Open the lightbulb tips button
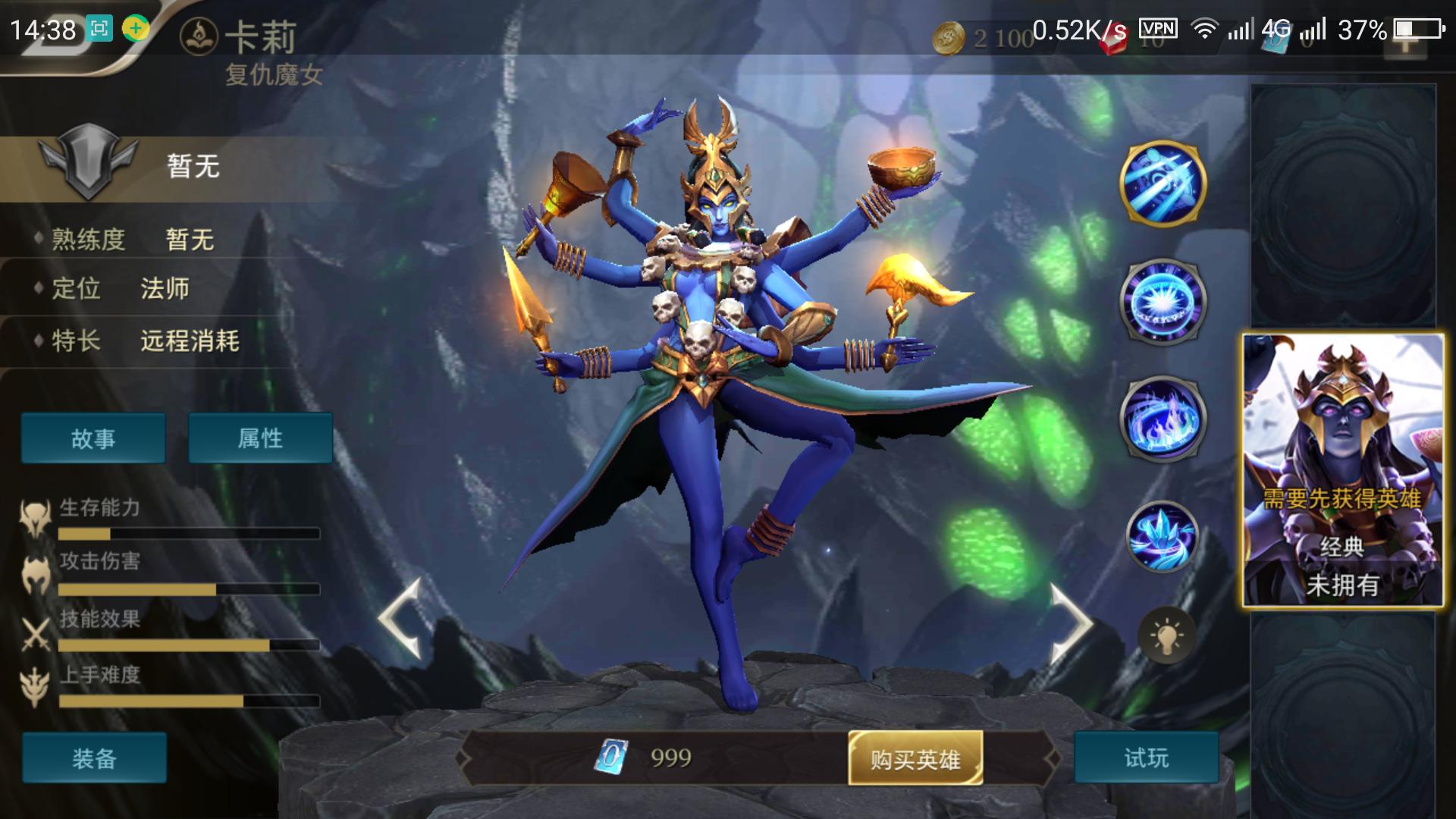Image resolution: width=1456 pixels, height=819 pixels. (x=1166, y=635)
